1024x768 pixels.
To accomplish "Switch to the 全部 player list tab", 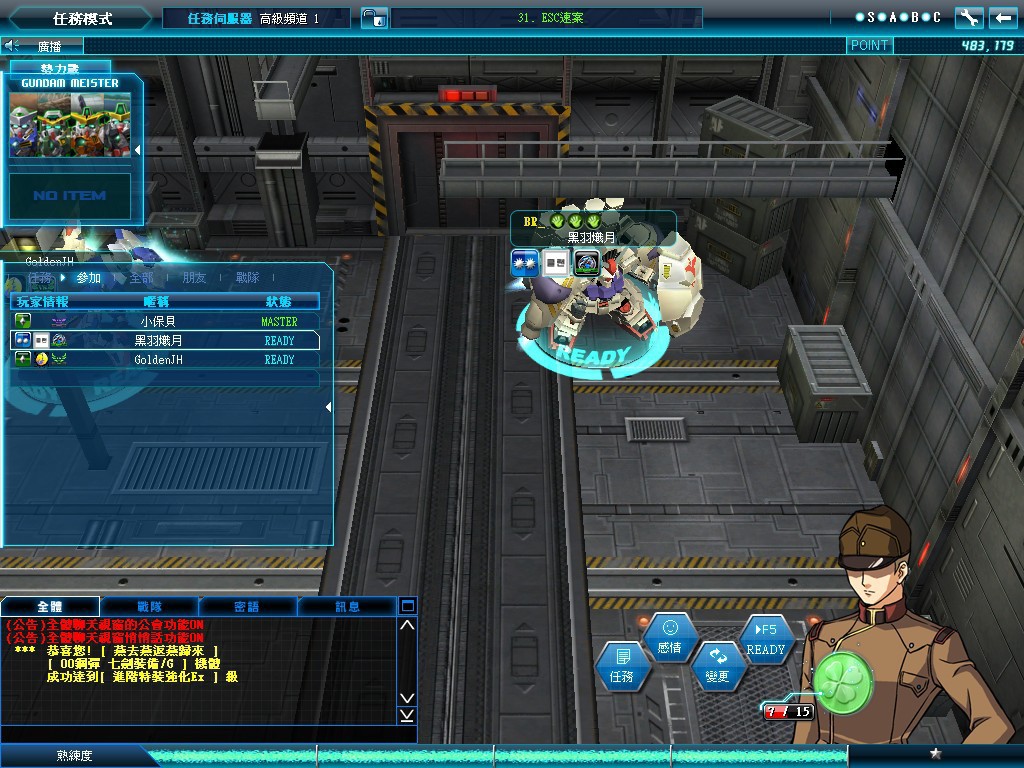I will [142, 278].
